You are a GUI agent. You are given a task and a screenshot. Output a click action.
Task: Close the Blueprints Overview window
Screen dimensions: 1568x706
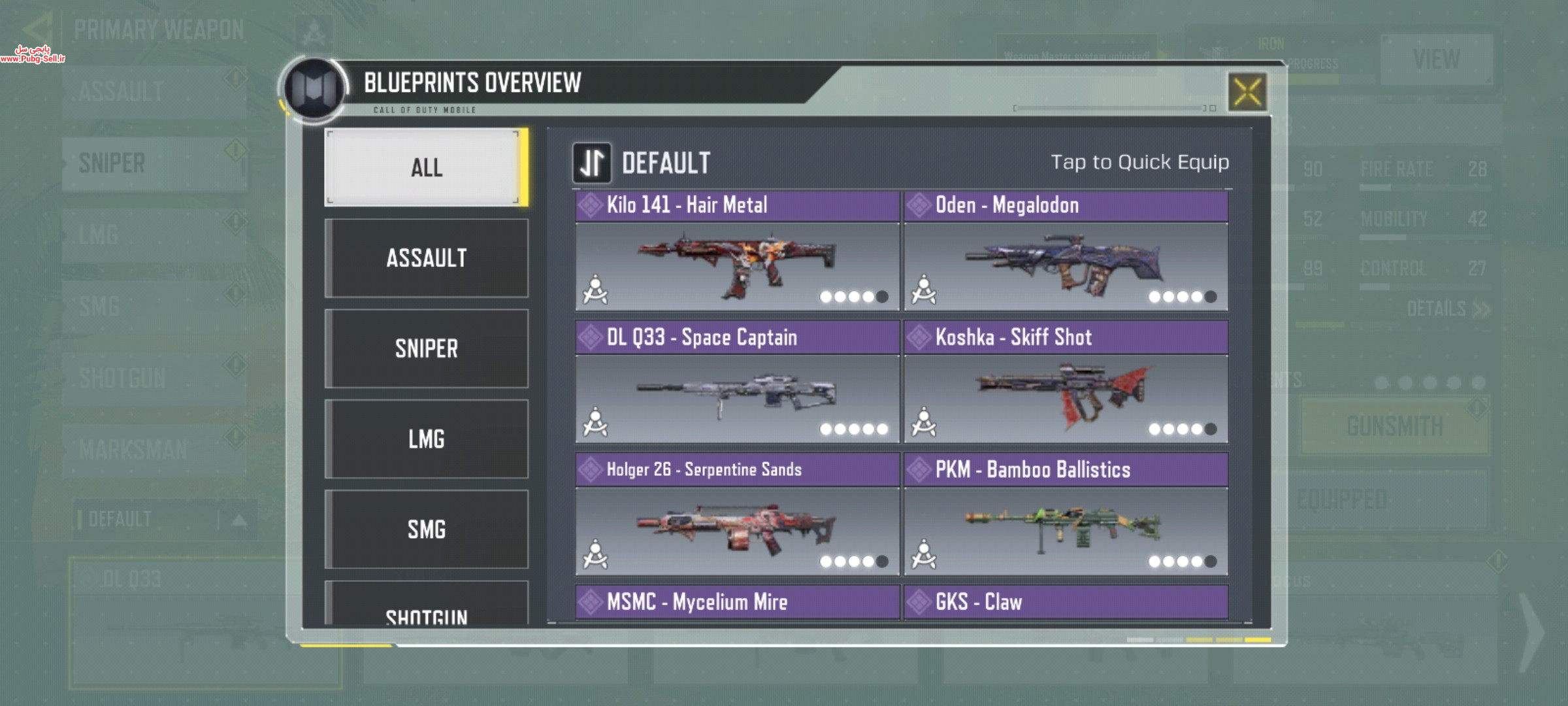[x=1247, y=92]
